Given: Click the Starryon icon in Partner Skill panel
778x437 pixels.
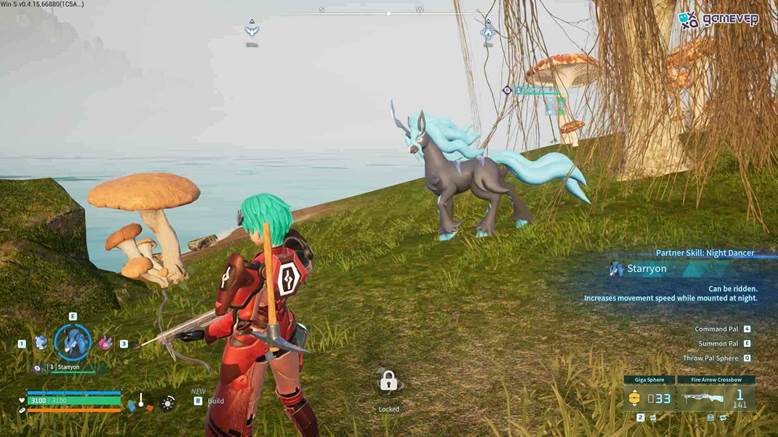Looking at the screenshot, I should coord(616,268).
